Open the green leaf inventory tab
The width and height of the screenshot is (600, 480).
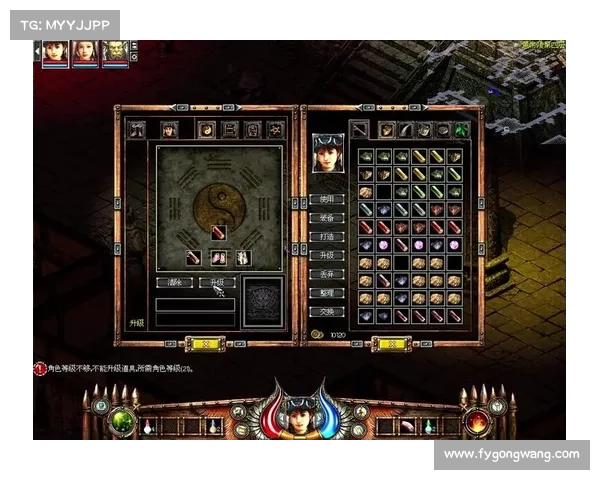(x=462, y=129)
